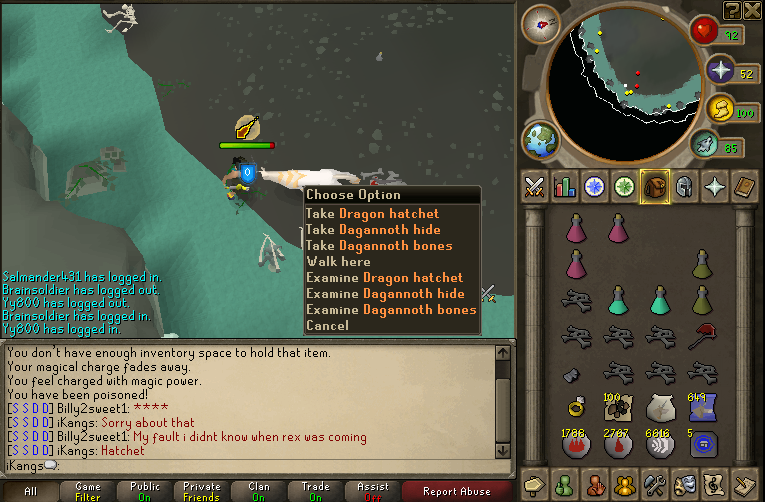Select the ring item in inventory
The height and width of the screenshot is (502, 765).
click(x=576, y=408)
